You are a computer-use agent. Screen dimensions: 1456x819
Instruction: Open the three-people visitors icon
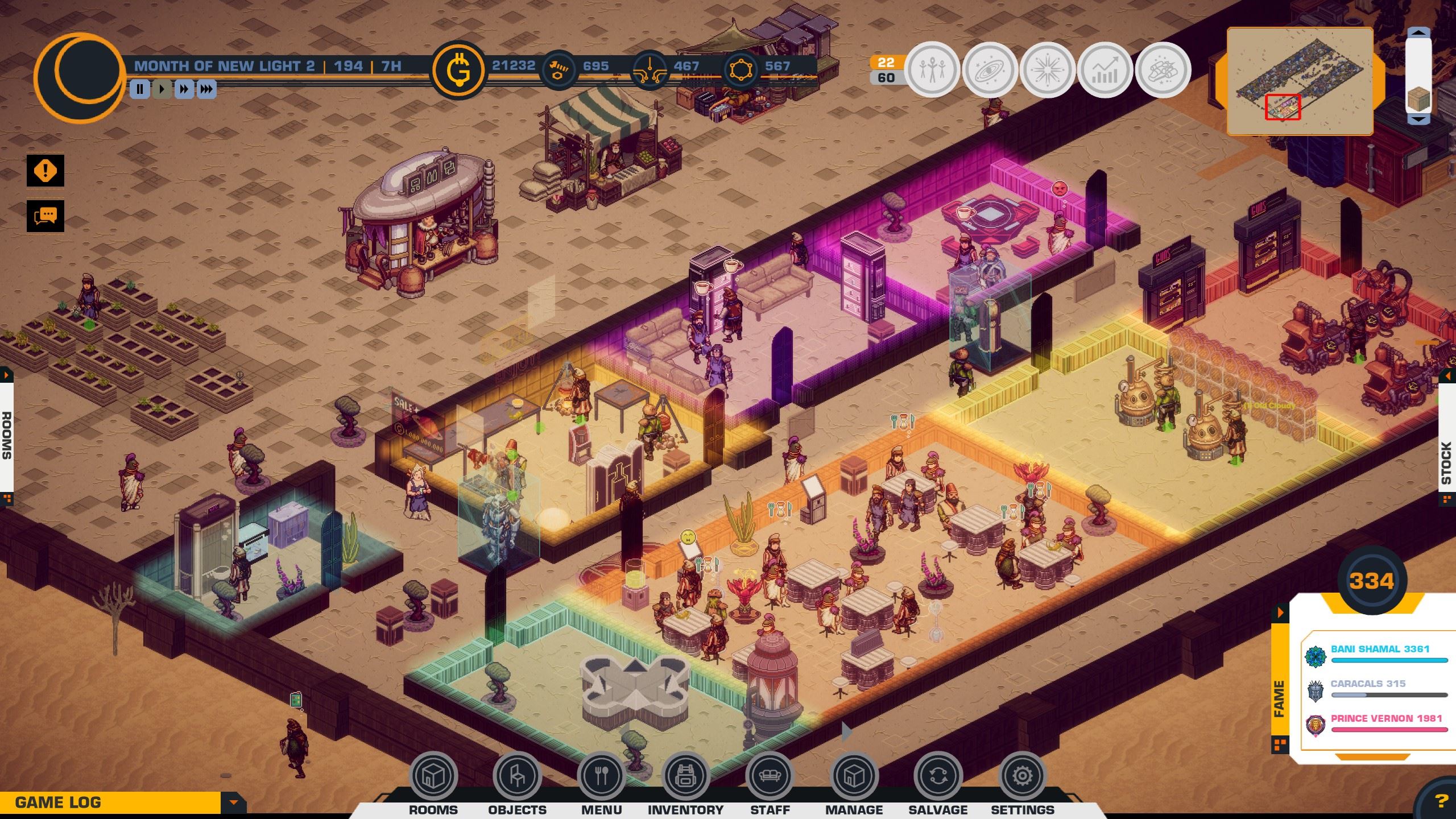click(x=932, y=70)
